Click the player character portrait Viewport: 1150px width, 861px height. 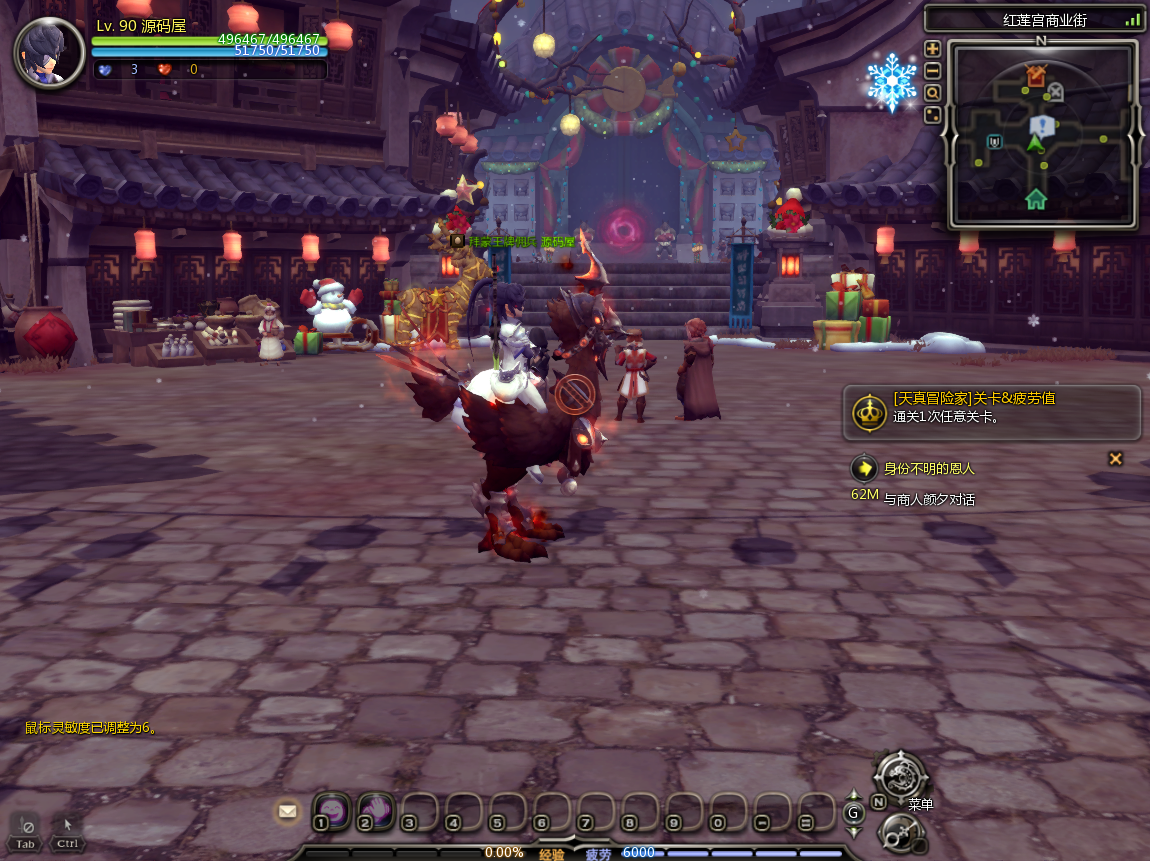pyautogui.click(x=48, y=52)
